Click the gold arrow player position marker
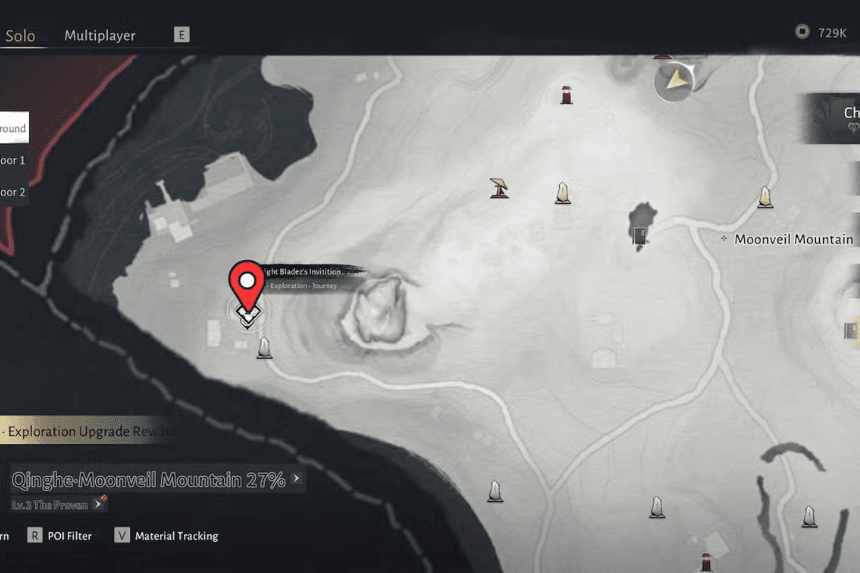860x573 pixels. [677, 80]
